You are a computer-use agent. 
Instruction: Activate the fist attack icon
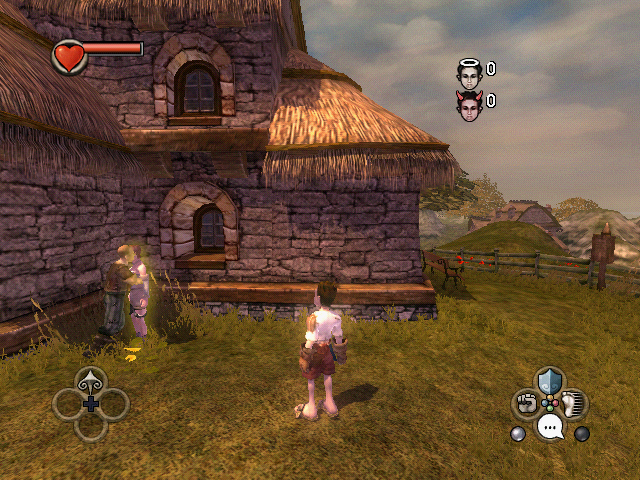526,404
